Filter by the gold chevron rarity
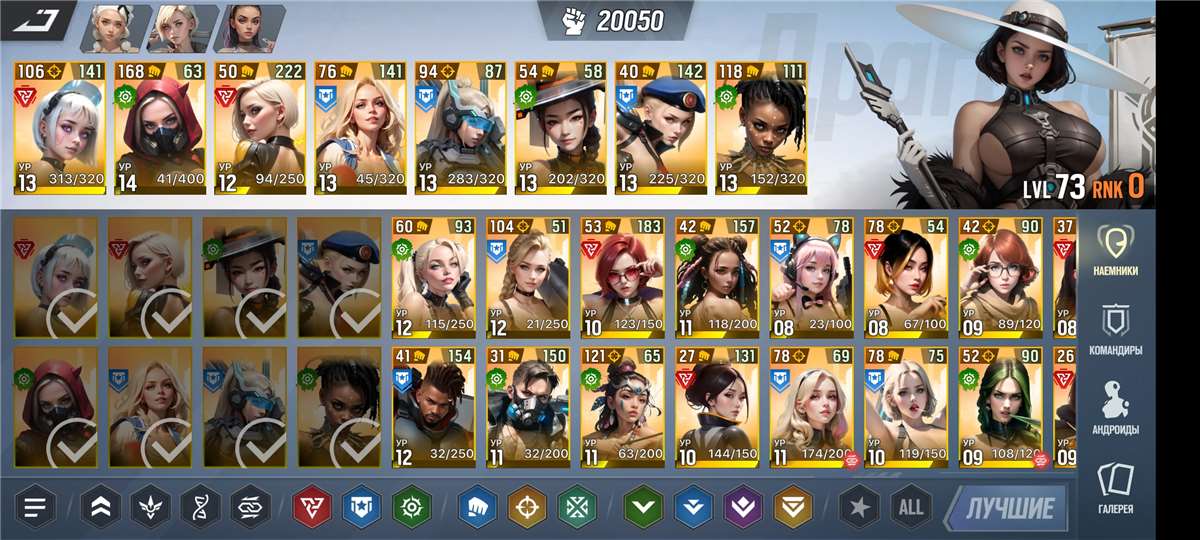The height and width of the screenshot is (540, 1200). (793, 507)
